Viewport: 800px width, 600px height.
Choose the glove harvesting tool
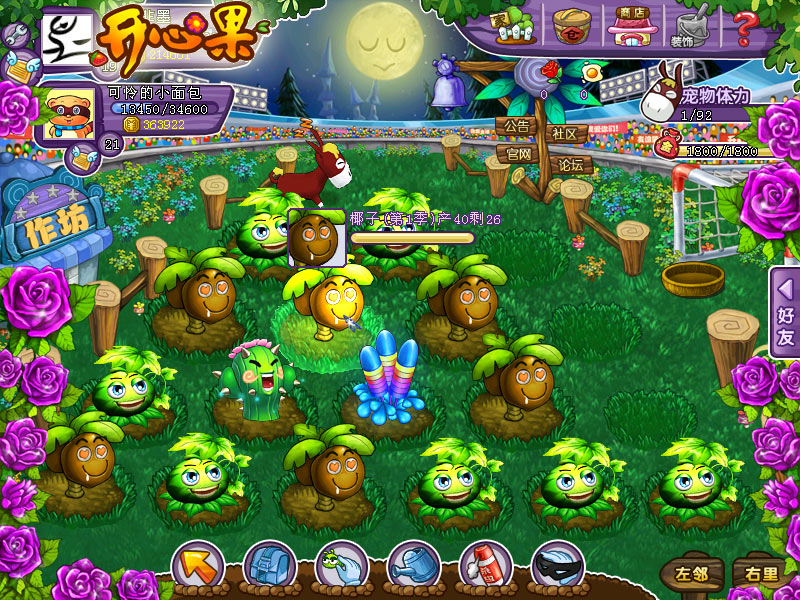pos(340,567)
